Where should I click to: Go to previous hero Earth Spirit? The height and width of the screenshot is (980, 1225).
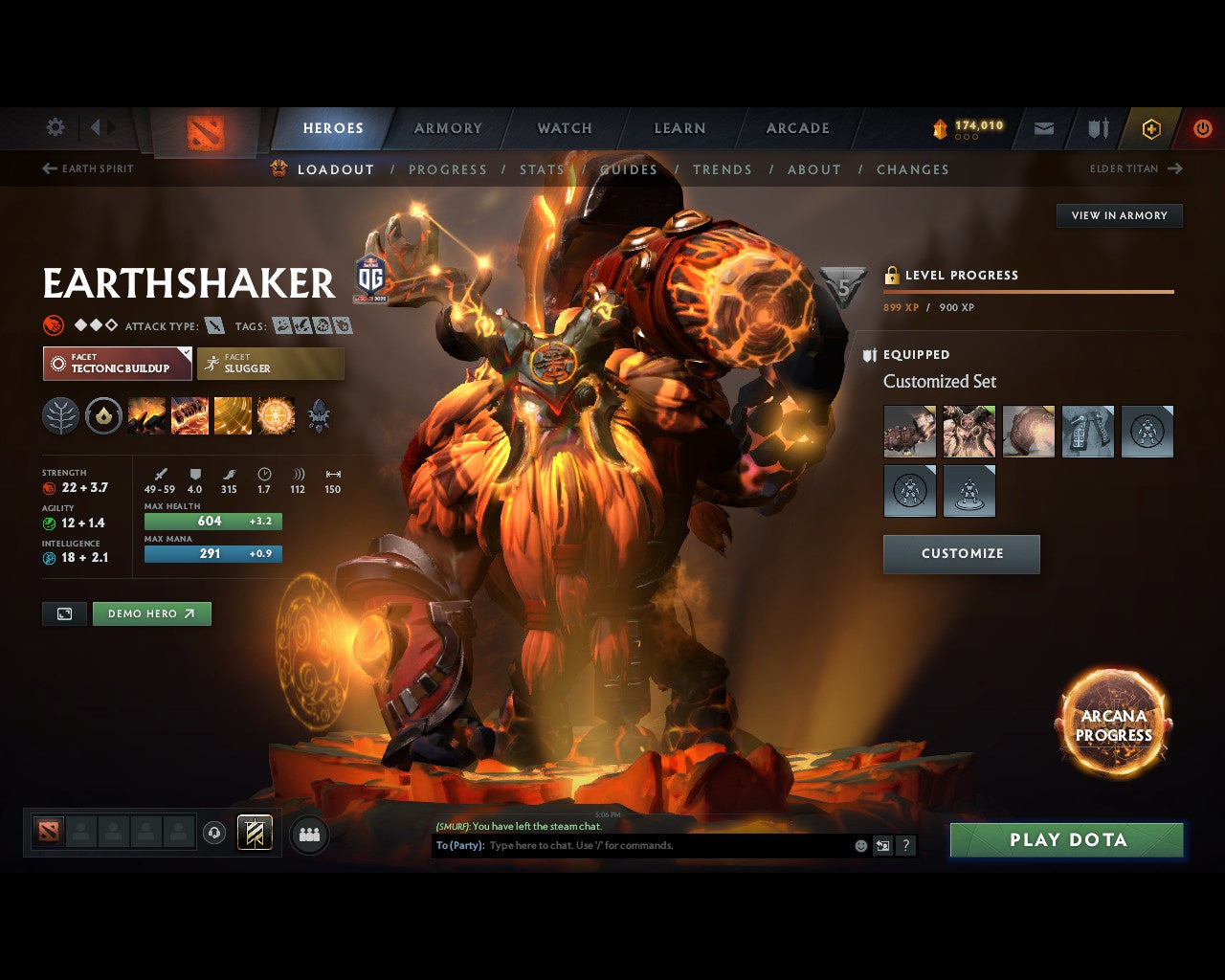(x=88, y=168)
